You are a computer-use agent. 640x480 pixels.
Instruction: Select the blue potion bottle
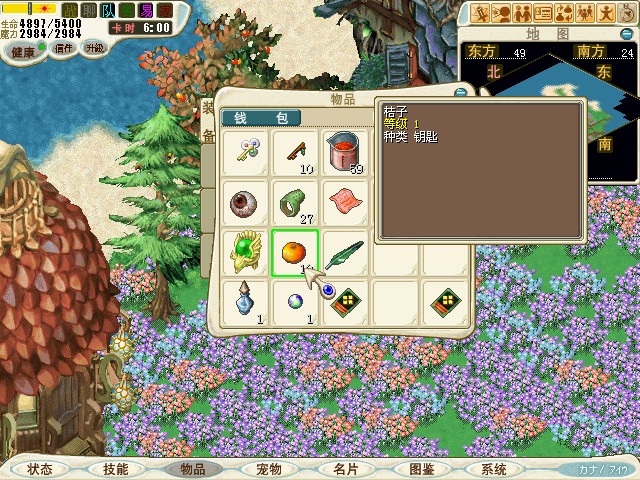pos(245,300)
